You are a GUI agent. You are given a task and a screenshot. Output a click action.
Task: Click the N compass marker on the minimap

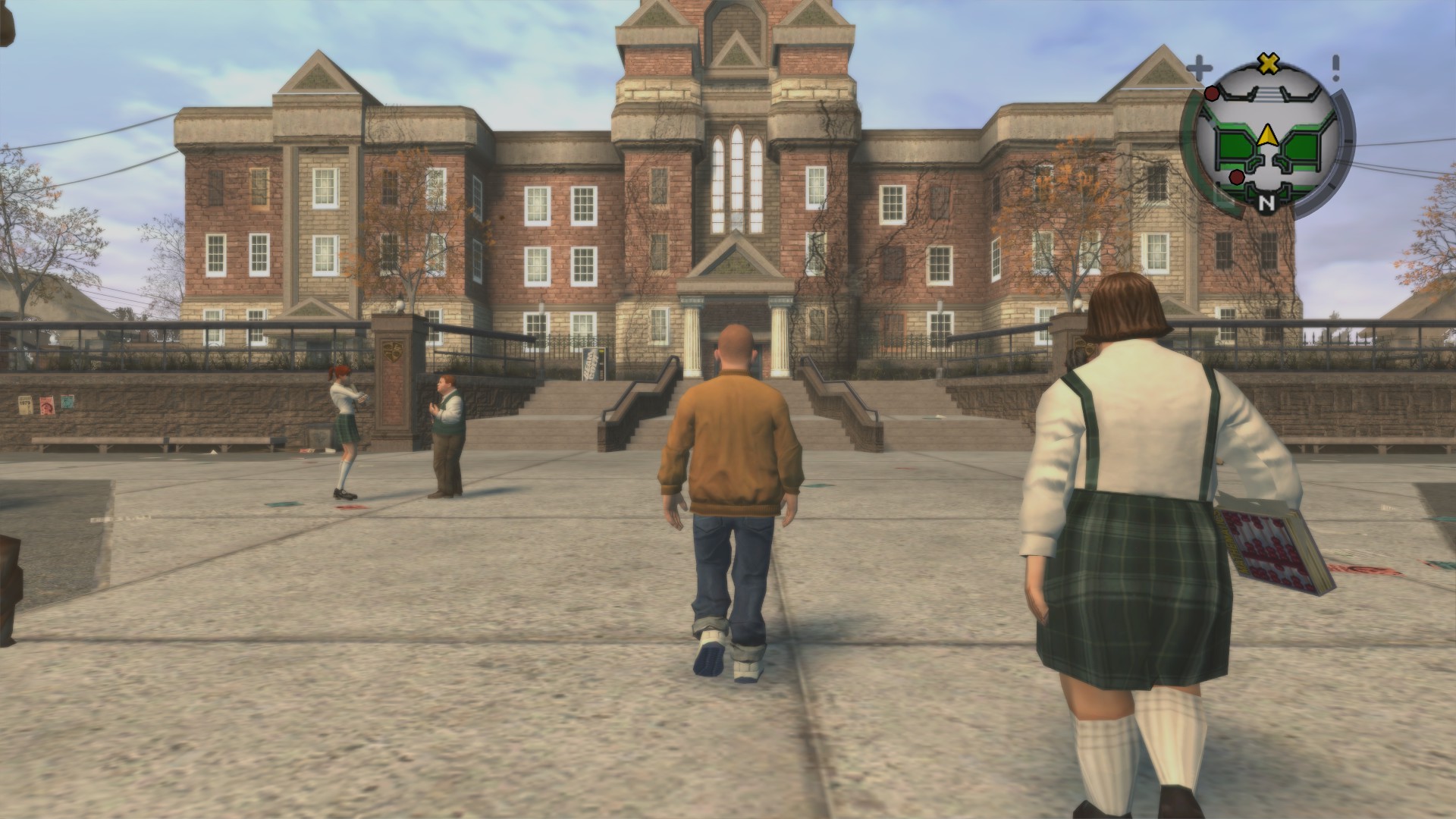(1266, 202)
